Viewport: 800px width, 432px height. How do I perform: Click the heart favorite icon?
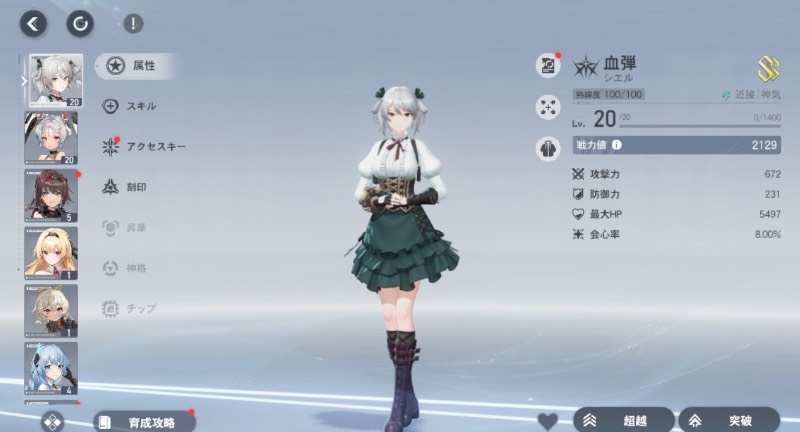click(547, 420)
